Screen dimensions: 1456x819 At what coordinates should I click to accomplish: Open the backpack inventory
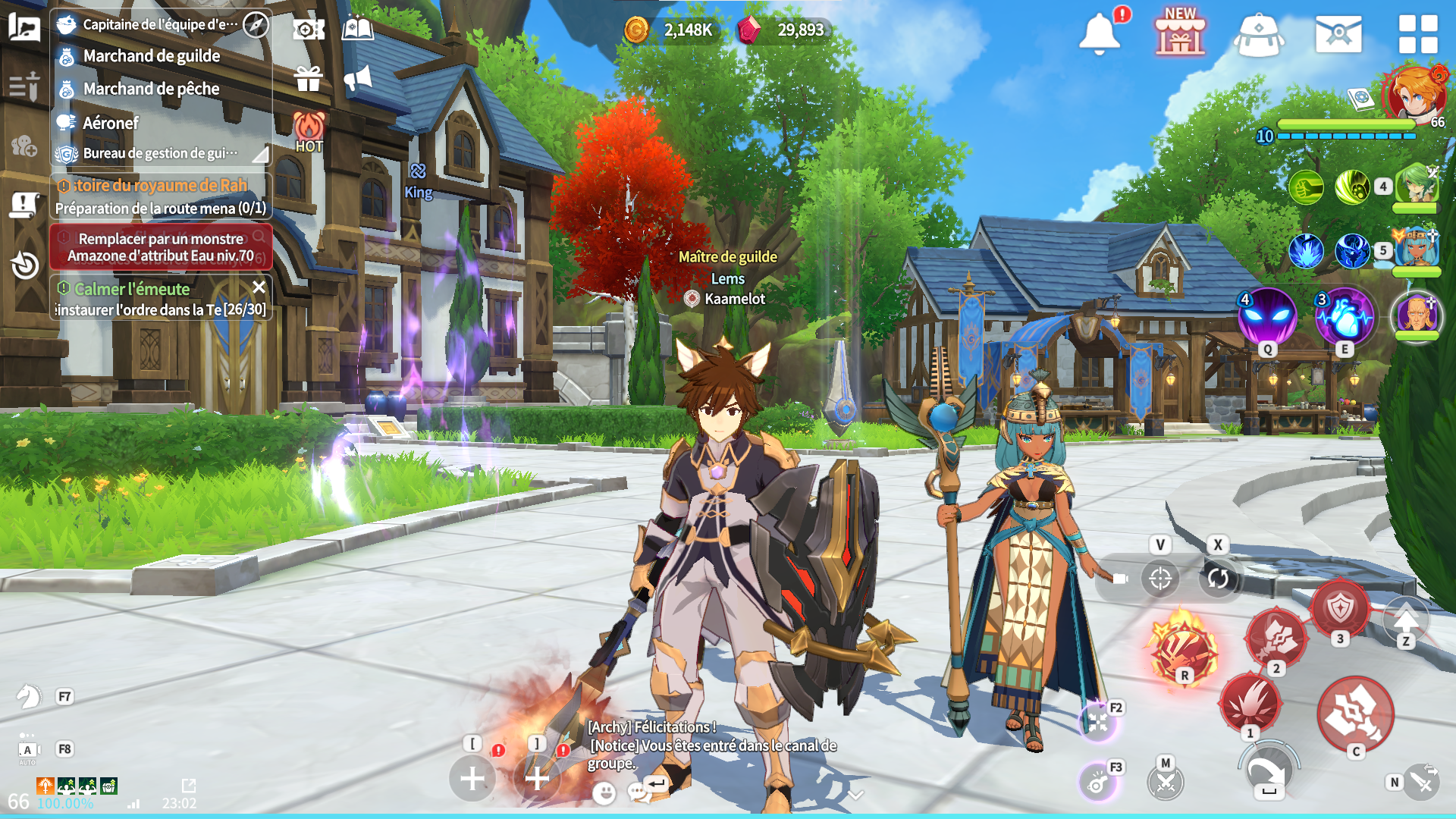tap(1258, 35)
